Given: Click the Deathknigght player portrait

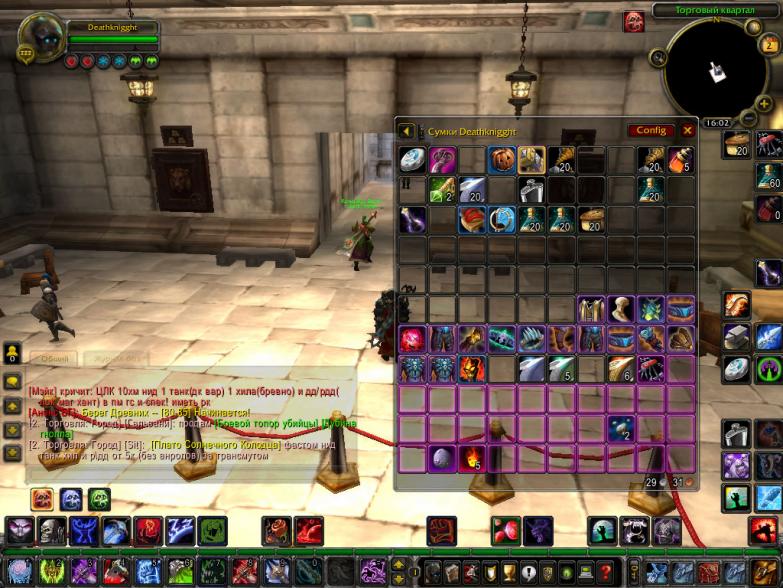Looking at the screenshot, I should [40, 39].
